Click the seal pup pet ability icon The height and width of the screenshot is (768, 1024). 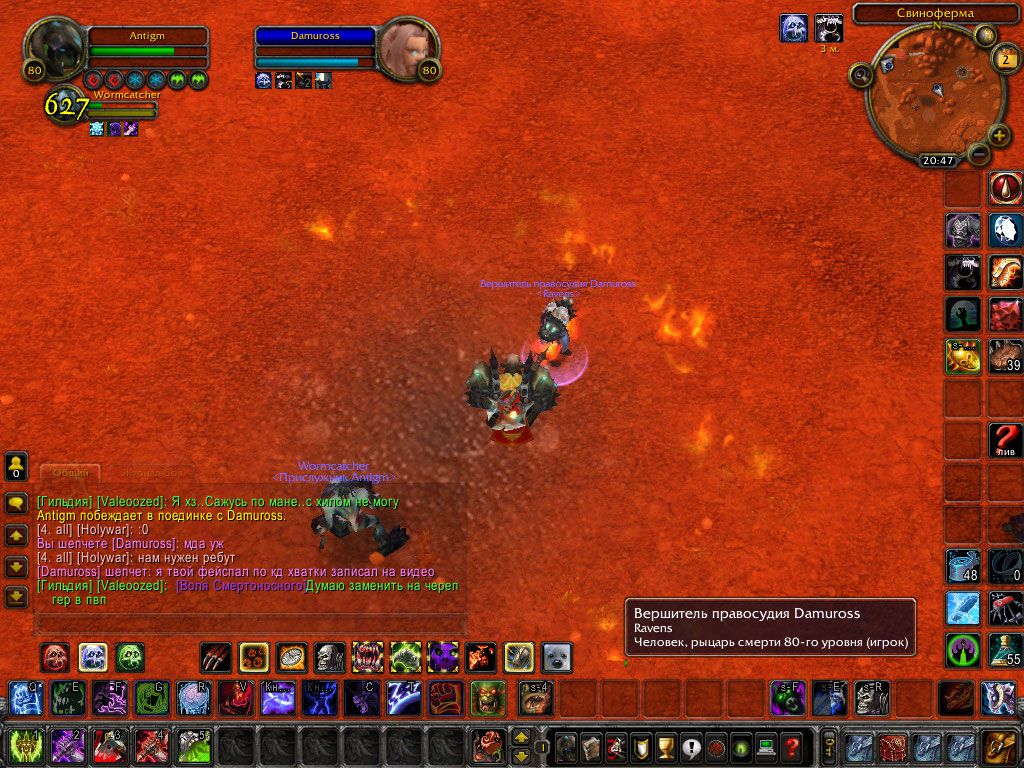pos(556,657)
